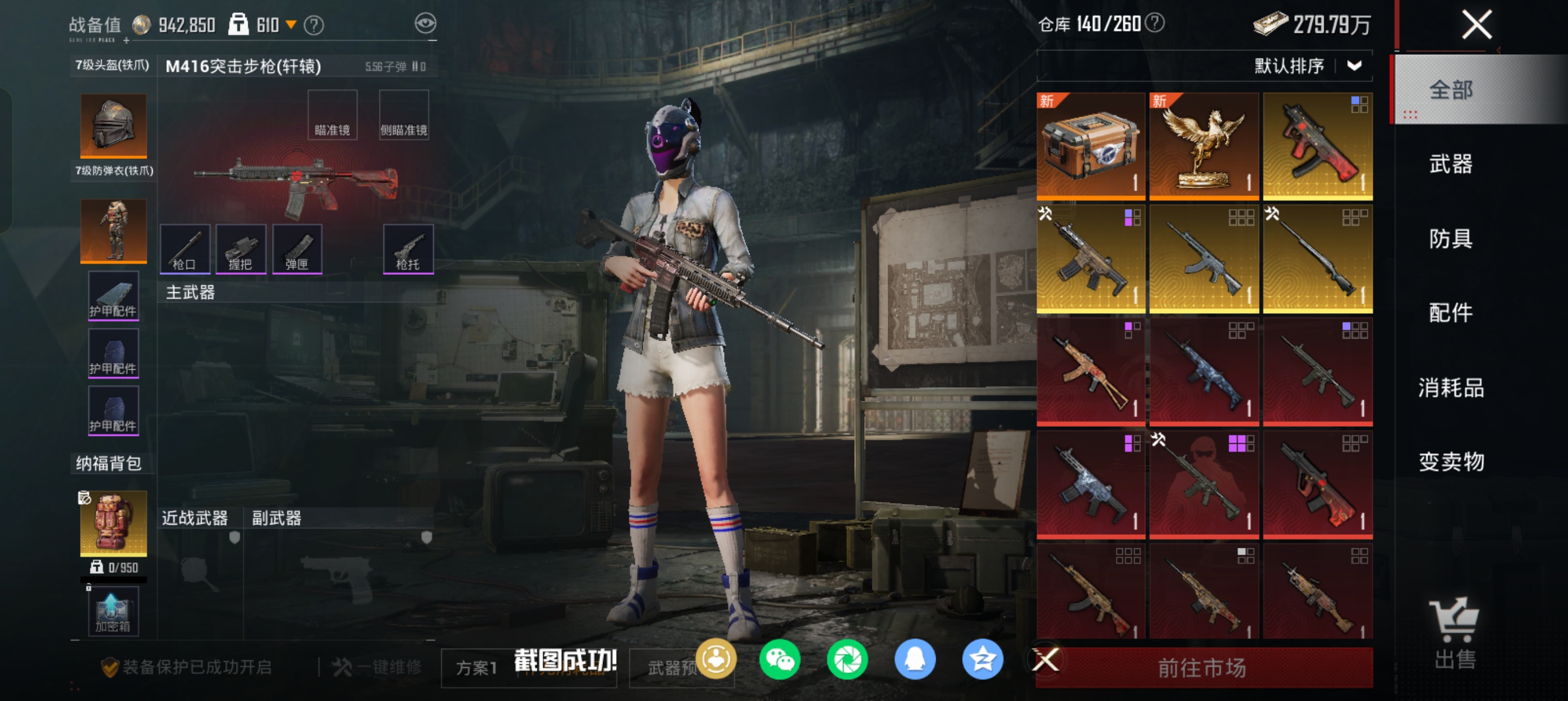Switch to the 武器 category tab

[1450, 165]
